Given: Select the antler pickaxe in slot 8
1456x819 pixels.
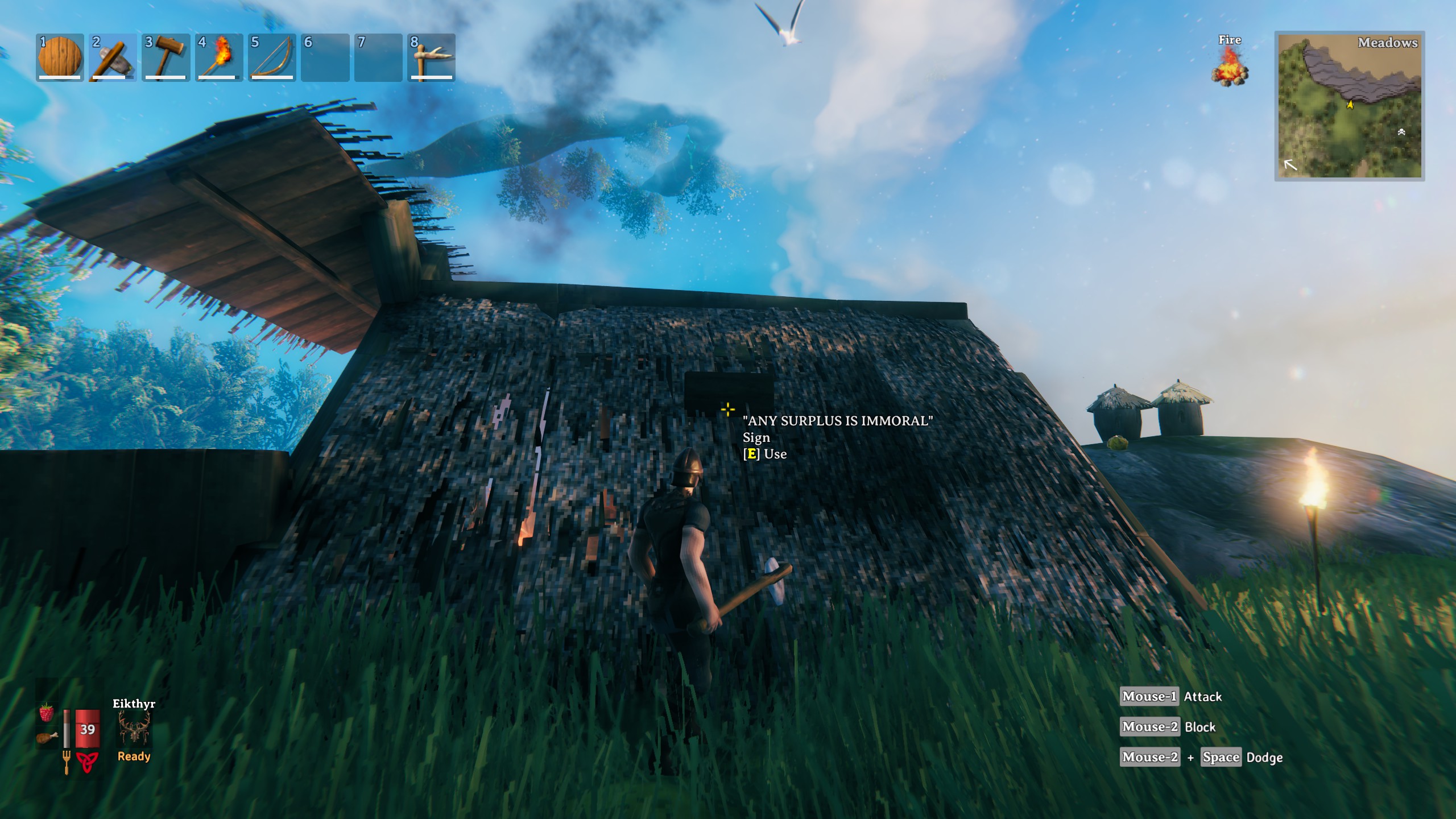Looking at the screenshot, I should [431, 57].
